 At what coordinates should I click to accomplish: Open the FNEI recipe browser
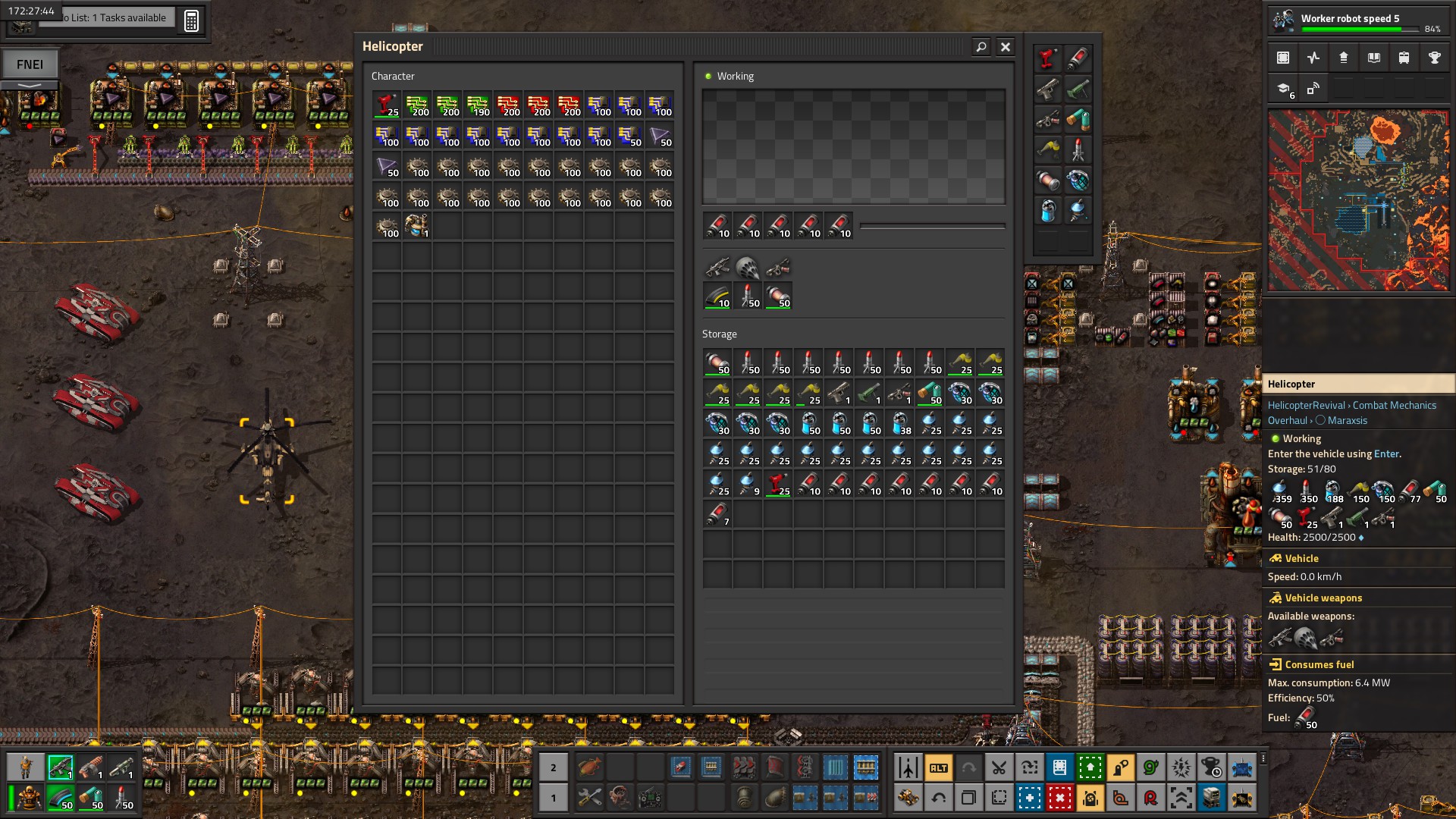click(x=30, y=64)
